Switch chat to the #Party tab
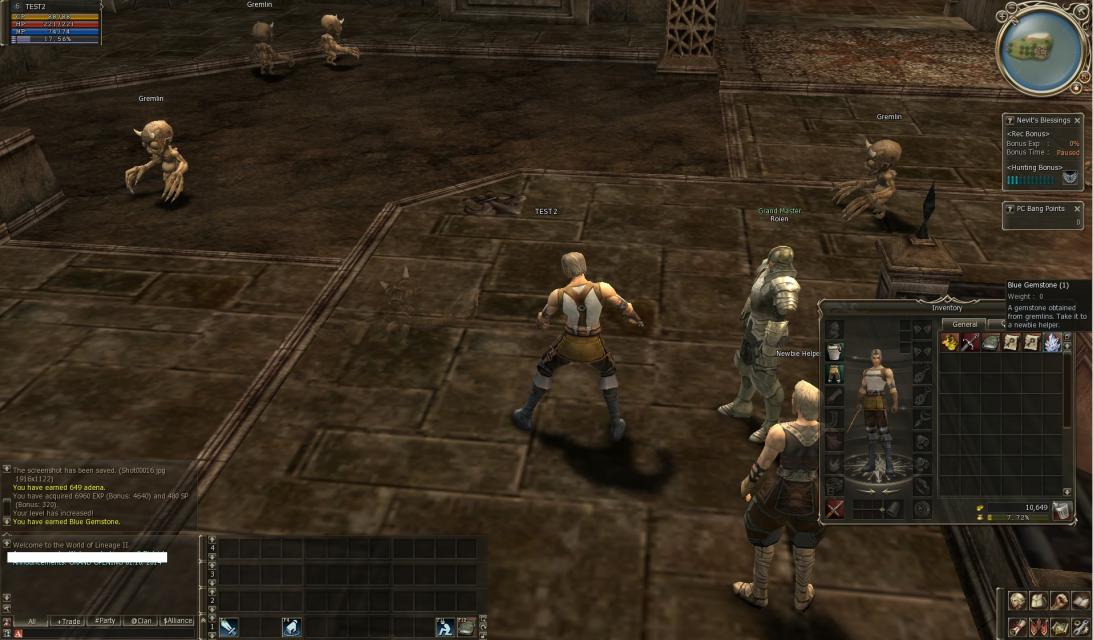This screenshot has height=640, width=1093. [104, 621]
